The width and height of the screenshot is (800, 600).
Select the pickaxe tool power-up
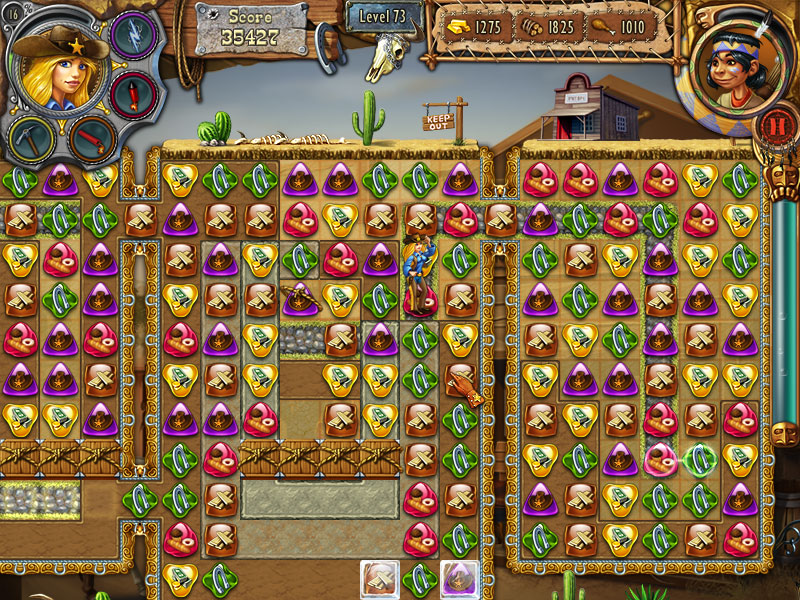[x=31, y=138]
